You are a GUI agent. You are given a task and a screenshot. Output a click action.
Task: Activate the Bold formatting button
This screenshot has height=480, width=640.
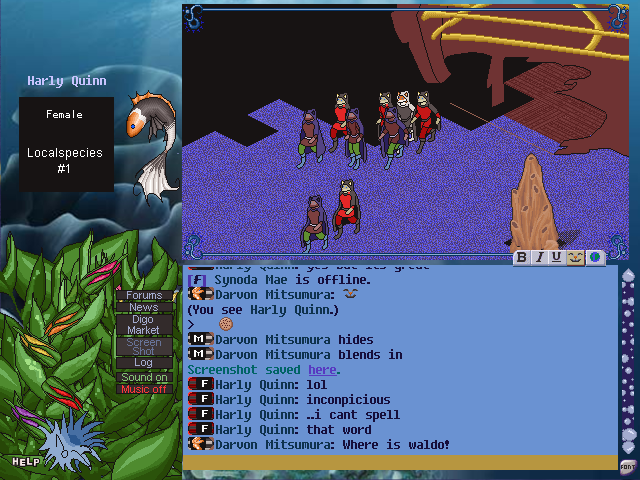pos(522,258)
